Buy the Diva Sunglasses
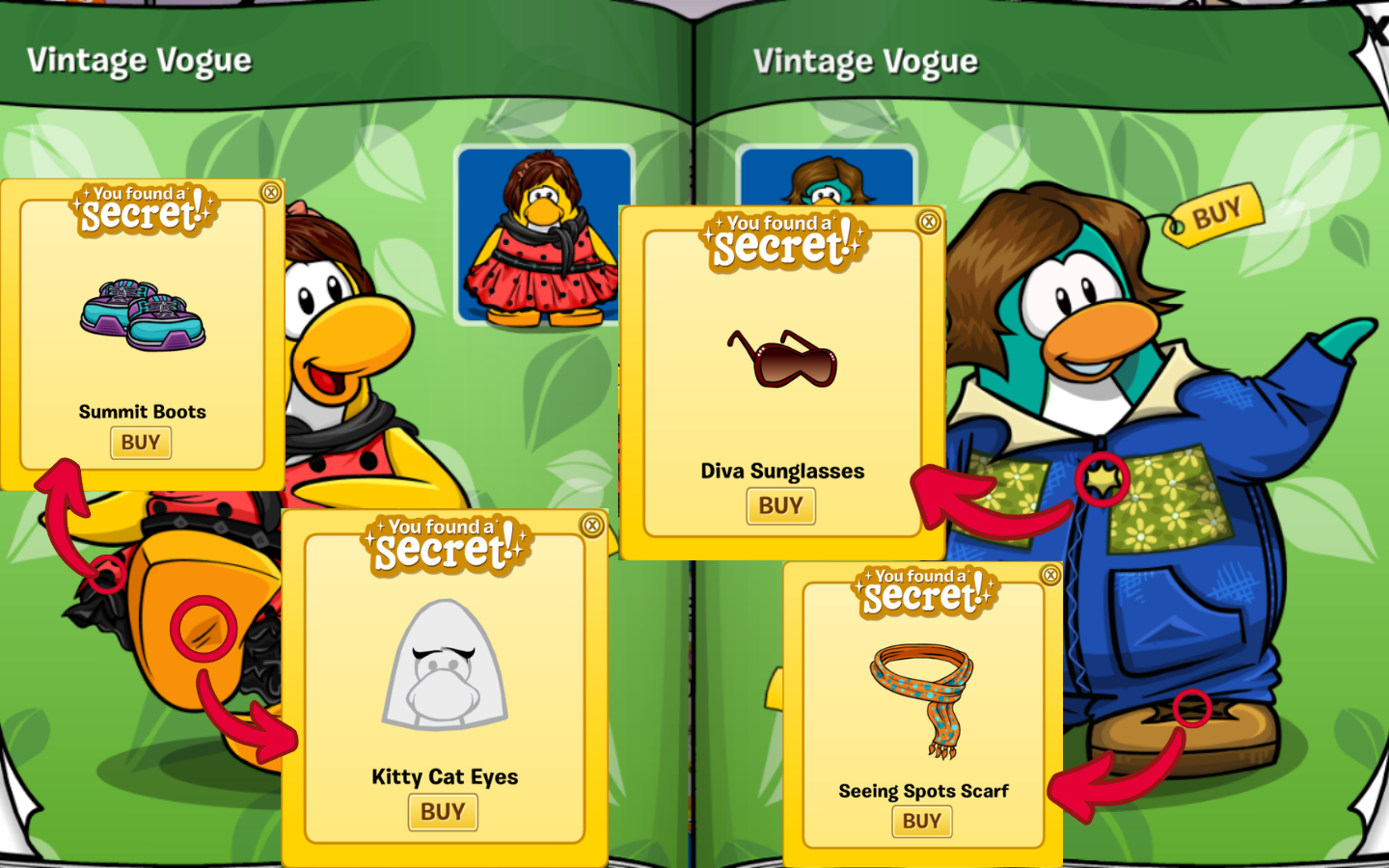 [x=780, y=505]
